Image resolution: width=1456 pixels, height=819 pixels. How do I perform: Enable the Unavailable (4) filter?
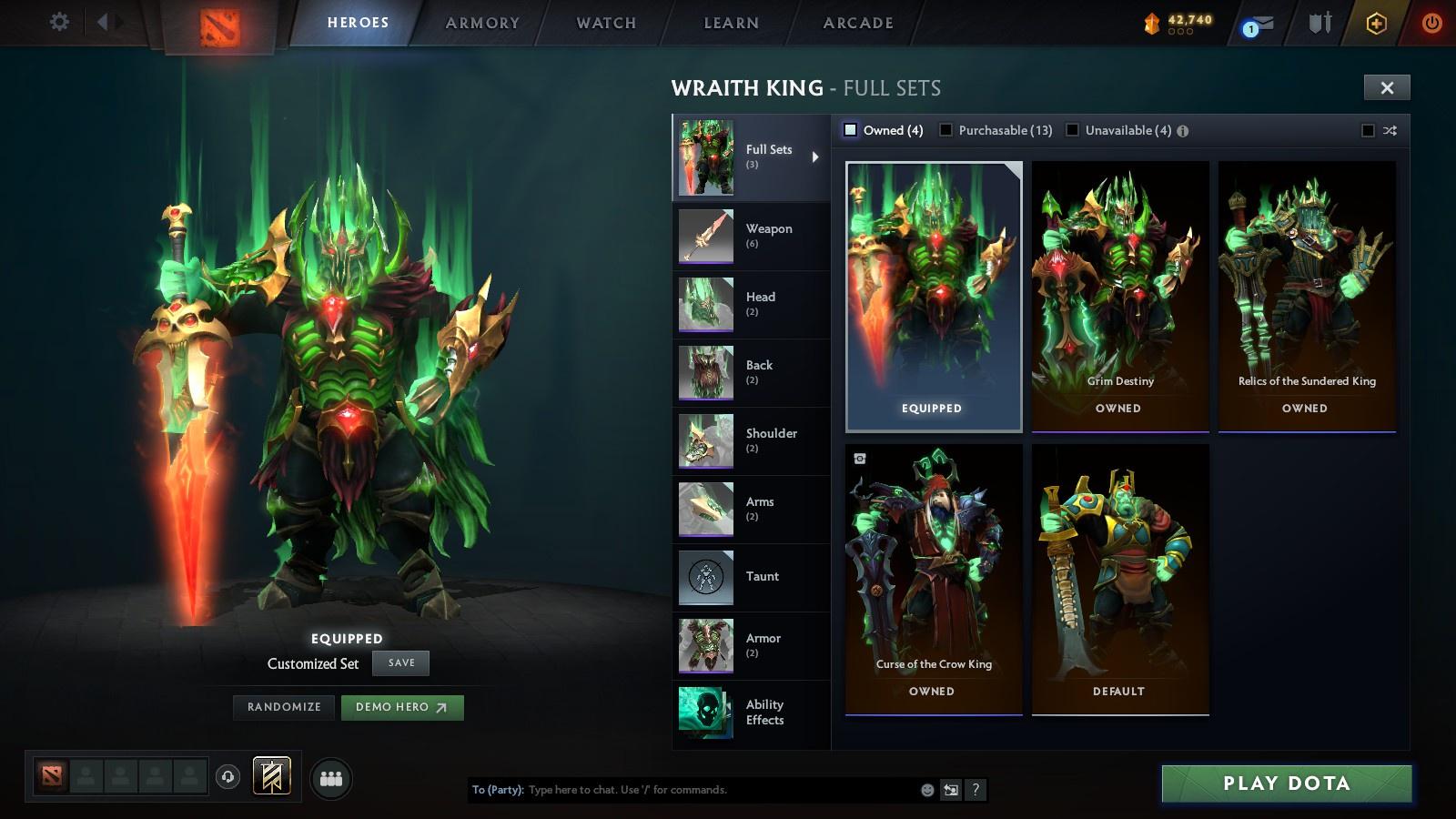pos(1072,130)
